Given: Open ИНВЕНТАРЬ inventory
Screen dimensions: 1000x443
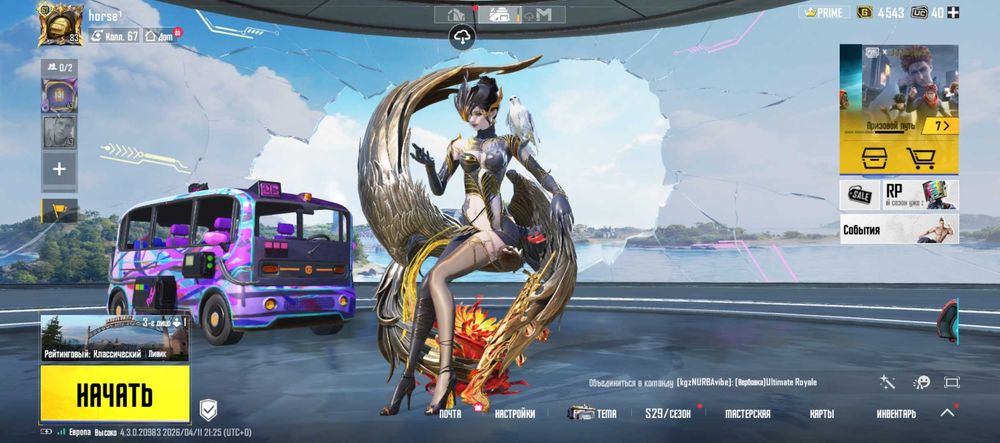Looking at the screenshot, I should (896, 414).
